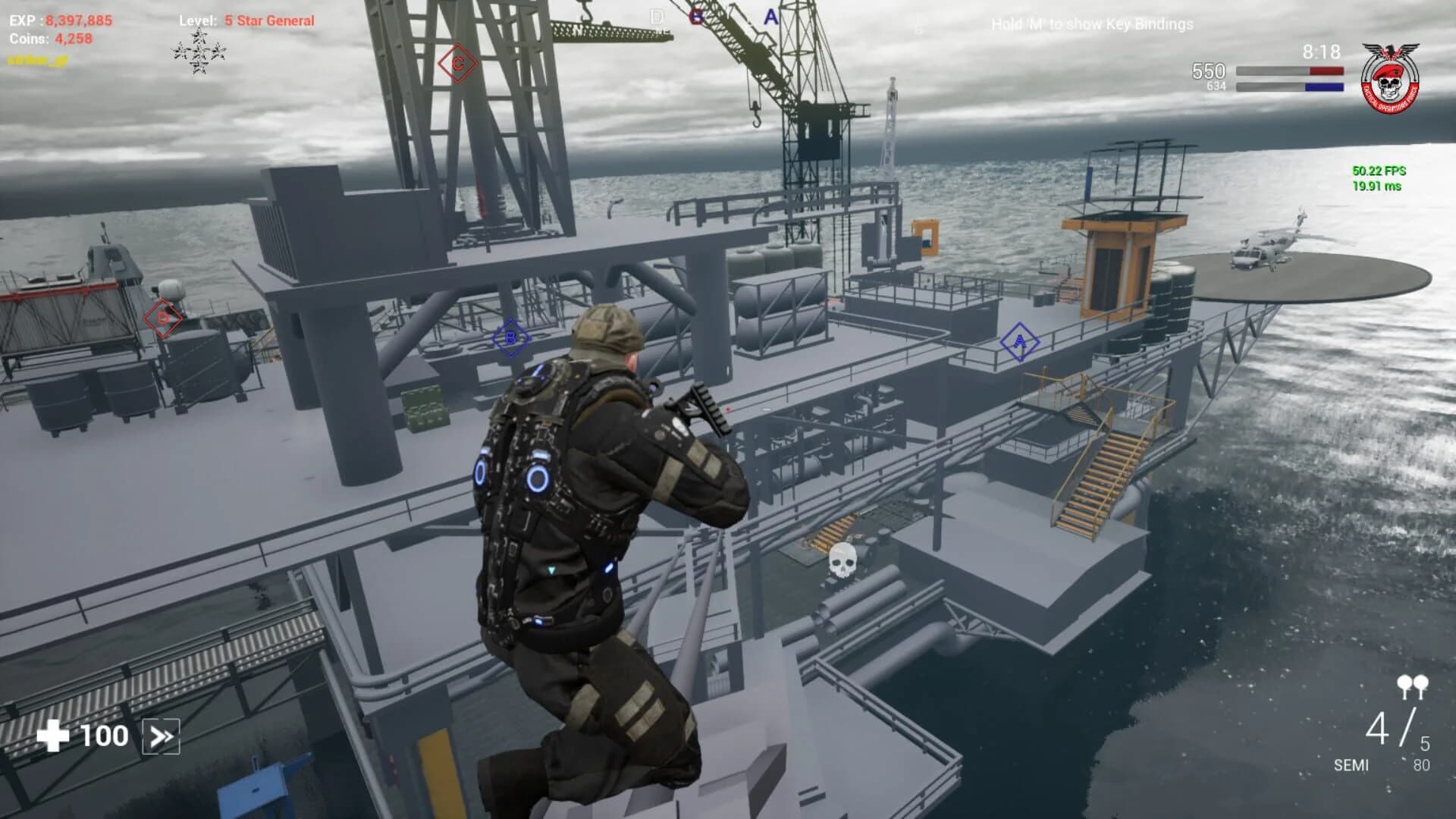Toggle the red objective marker D
Screen dimensions: 1456x819
click(x=161, y=318)
